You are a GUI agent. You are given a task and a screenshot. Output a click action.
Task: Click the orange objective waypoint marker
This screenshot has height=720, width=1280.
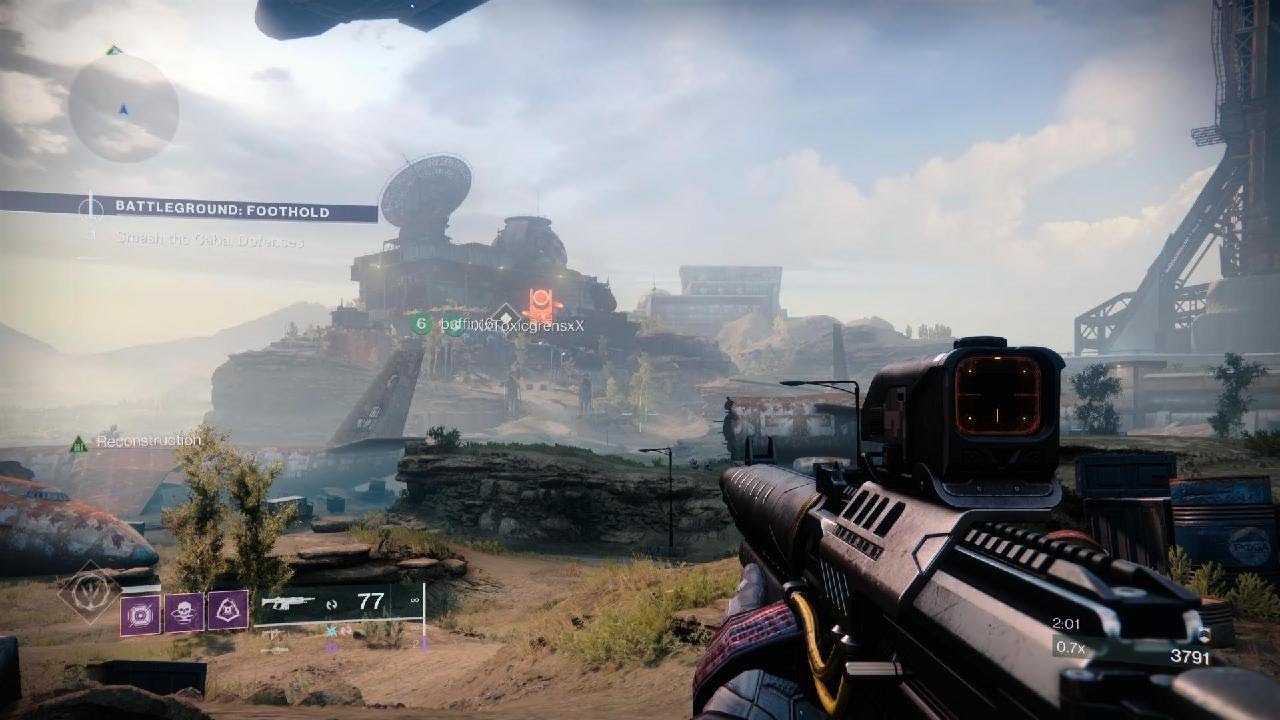click(x=540, y=301)
